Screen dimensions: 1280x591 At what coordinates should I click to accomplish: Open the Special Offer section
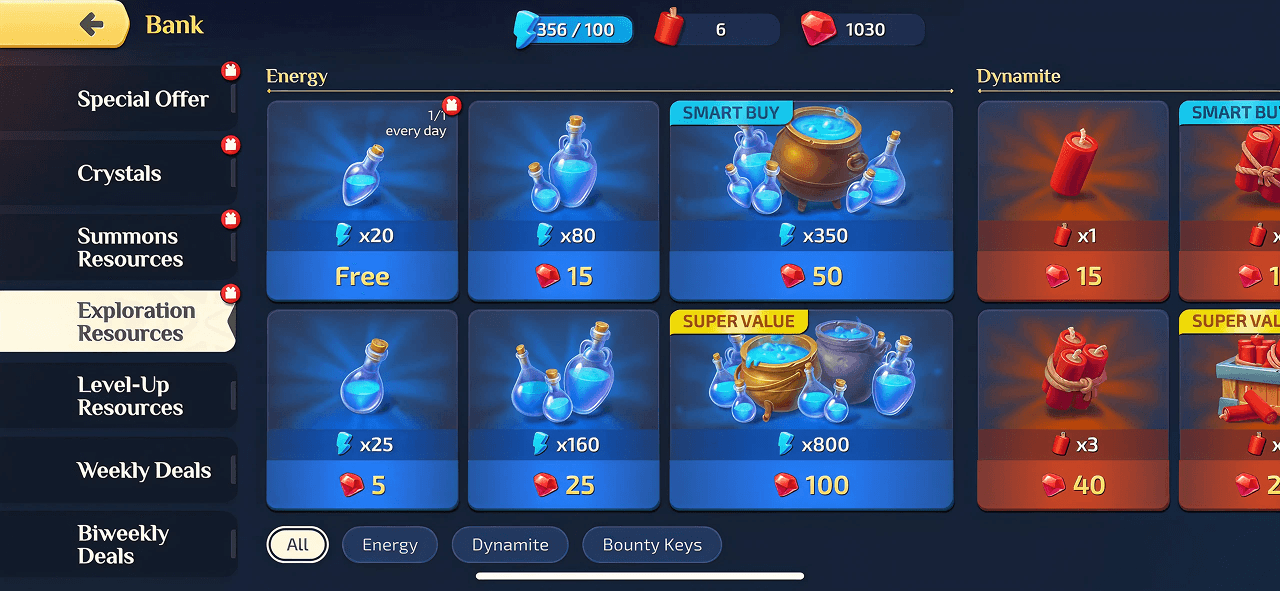point(142,99)
